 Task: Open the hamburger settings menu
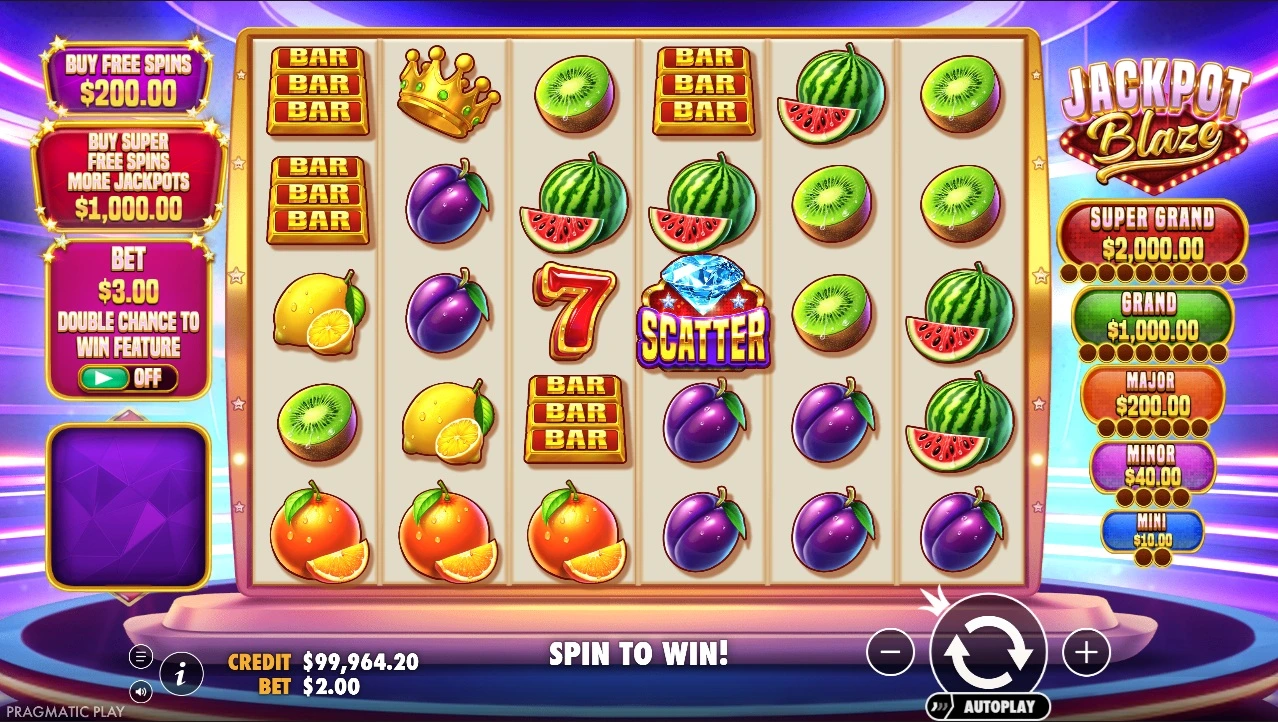click(141, 657)
